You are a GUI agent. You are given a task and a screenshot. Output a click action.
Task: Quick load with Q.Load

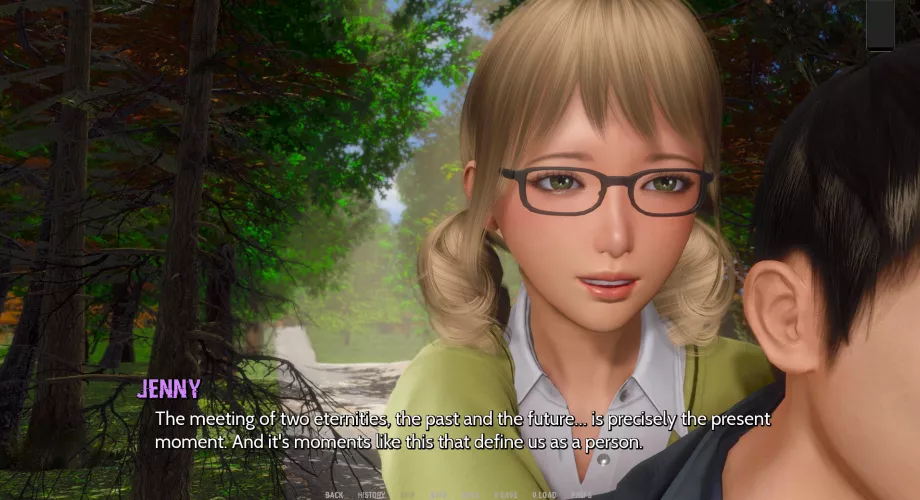(x=544, y=495)
